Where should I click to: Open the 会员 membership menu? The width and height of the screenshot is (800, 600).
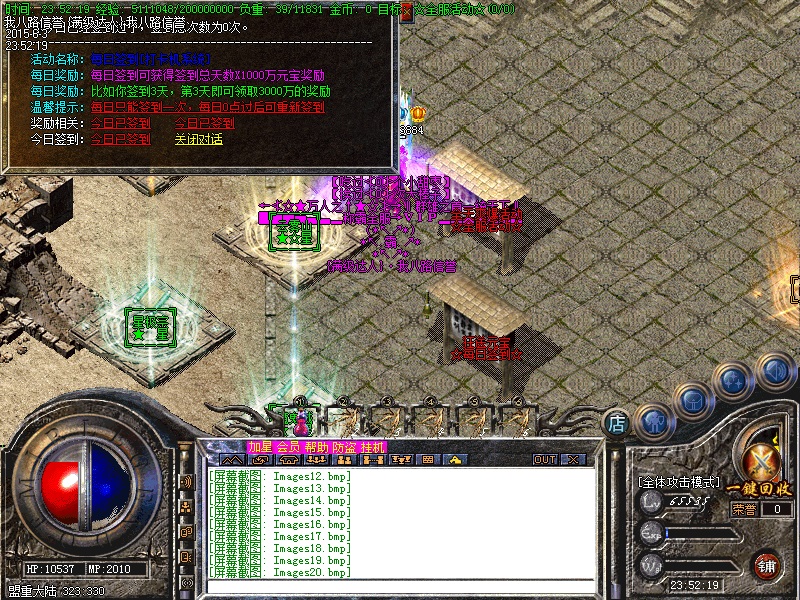click(x=288, y=447)
